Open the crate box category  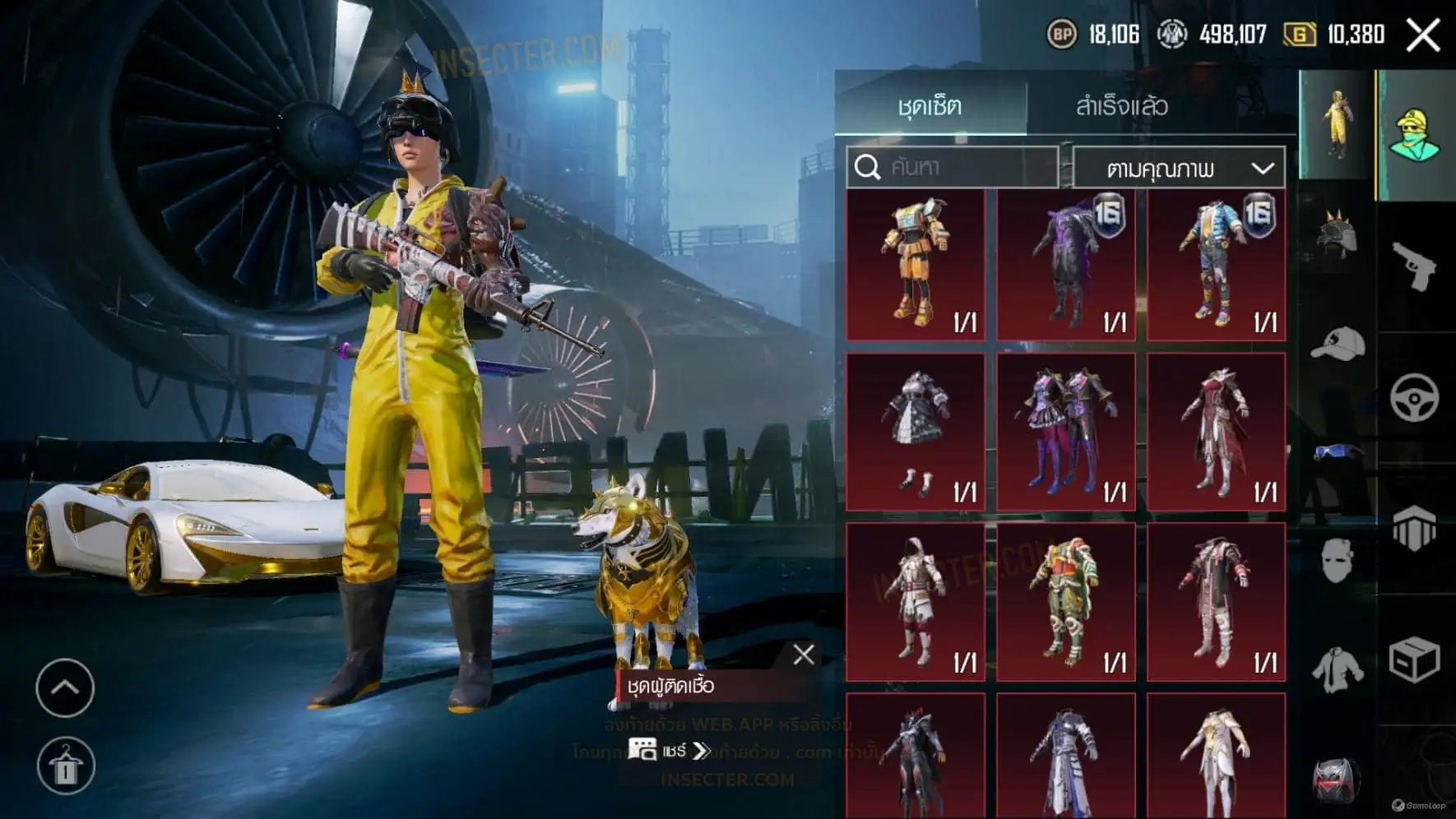[x=1415, y=659]
